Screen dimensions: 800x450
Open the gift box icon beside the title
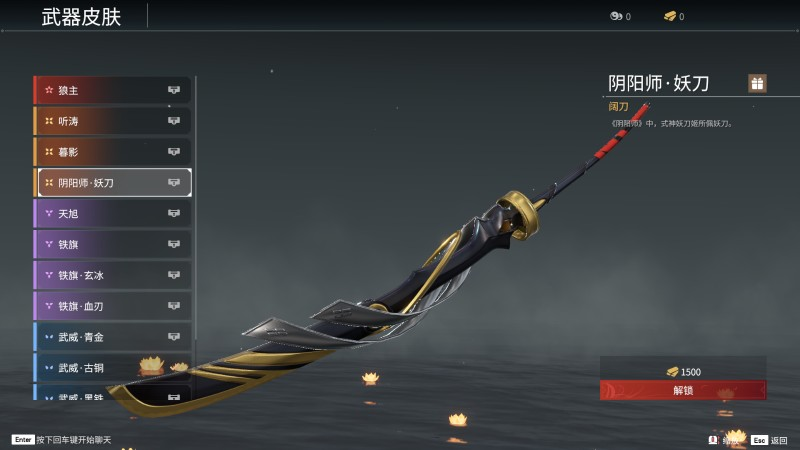pyautogui.click(x=757, y=83)
